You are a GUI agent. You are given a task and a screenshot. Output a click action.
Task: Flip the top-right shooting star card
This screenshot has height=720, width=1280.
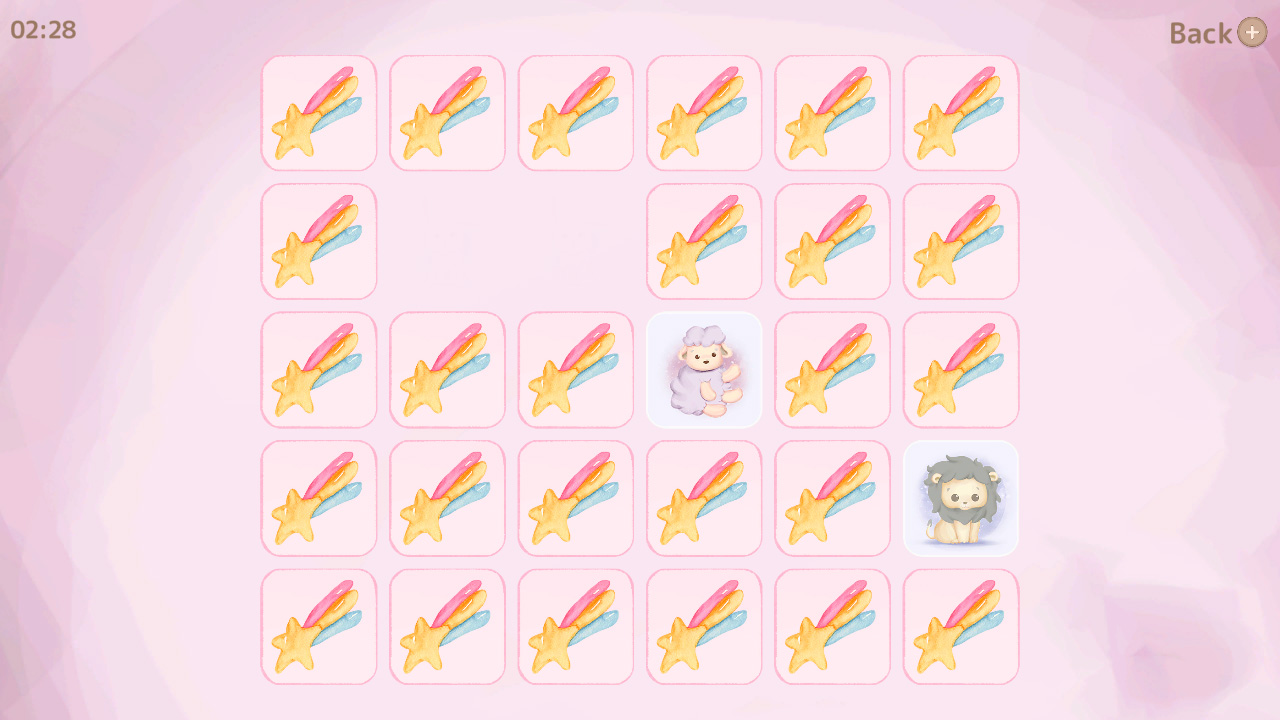coord(960,113)
